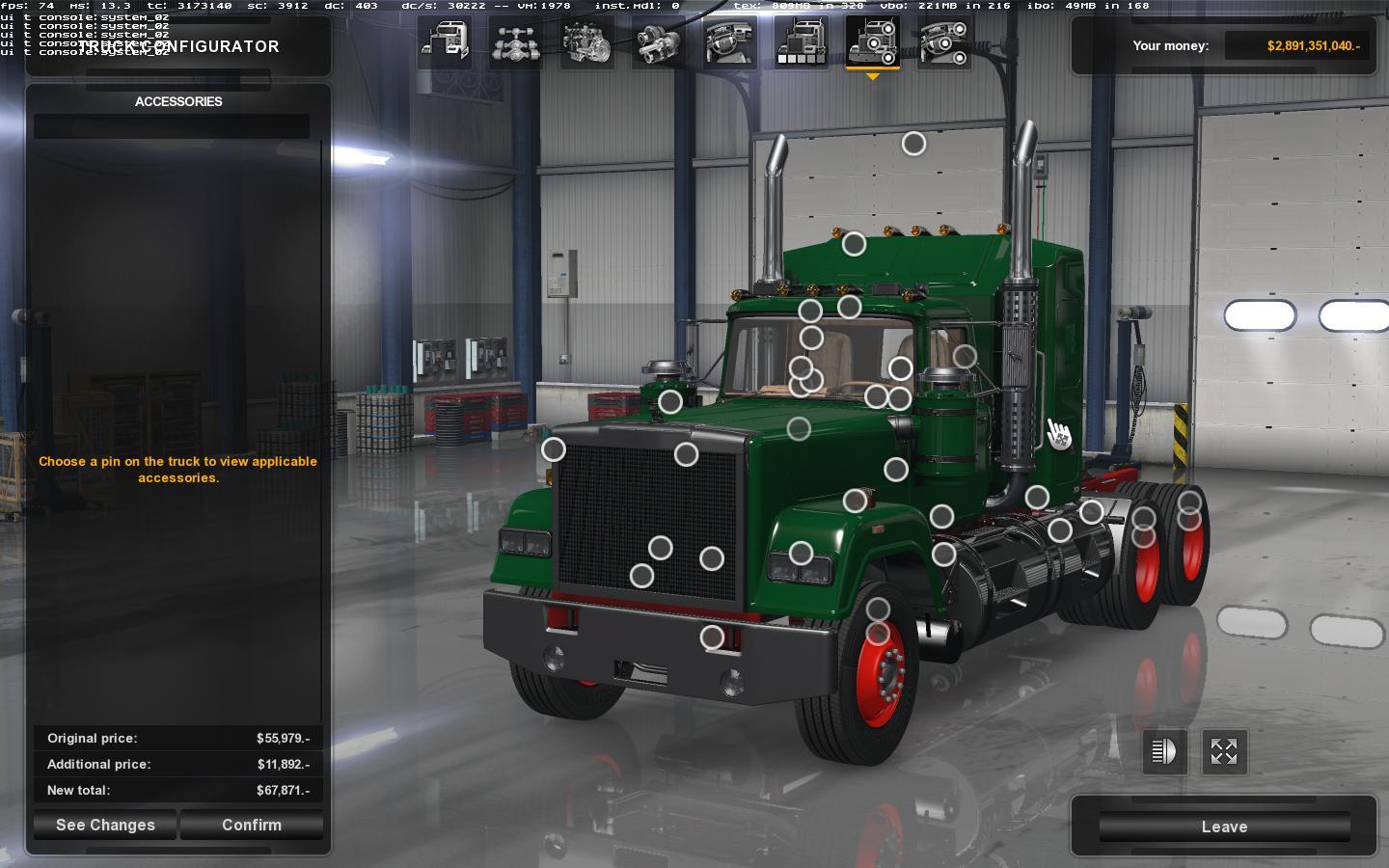Select the pin on the cab roof
Viewport: 1389px width, 868px height.
854,244
